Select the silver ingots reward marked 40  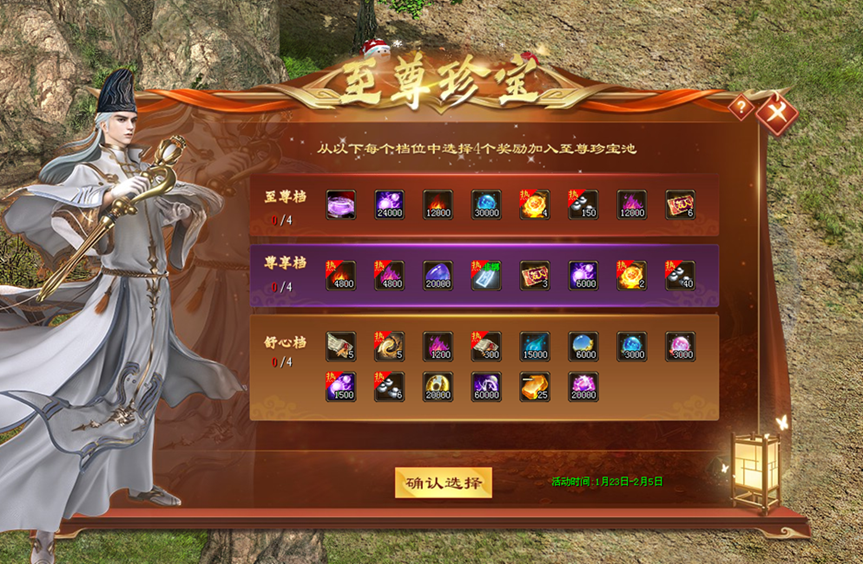(680, 276)
